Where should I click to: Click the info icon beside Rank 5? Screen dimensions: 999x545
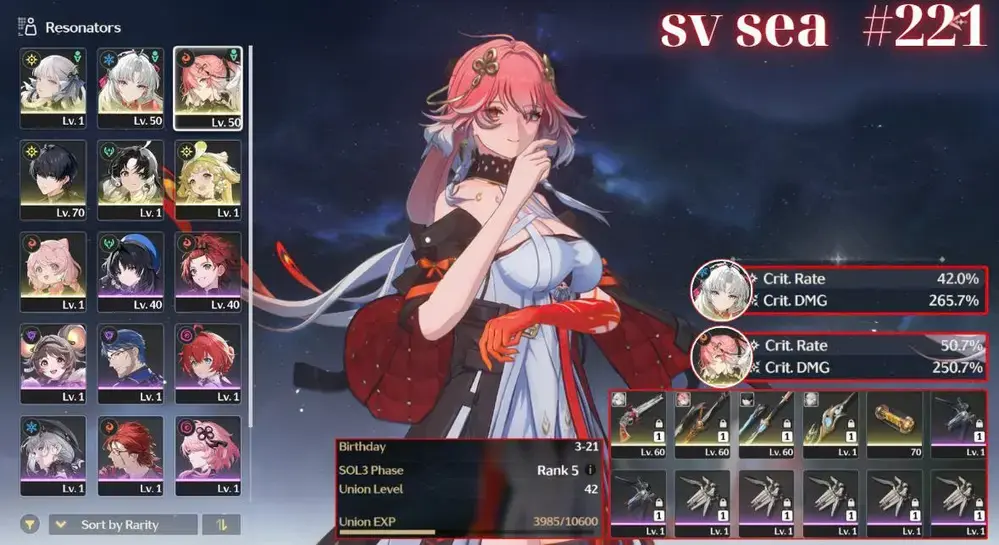(590, 470)
